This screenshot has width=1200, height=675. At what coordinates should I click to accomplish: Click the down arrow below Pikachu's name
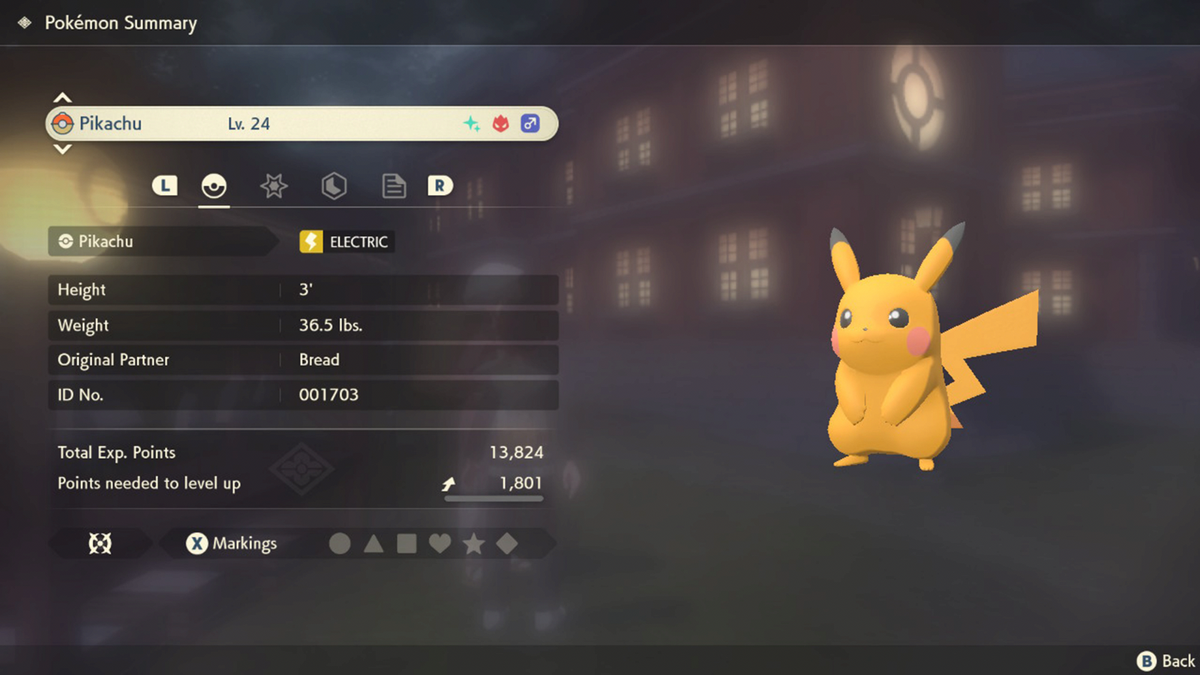62,149
